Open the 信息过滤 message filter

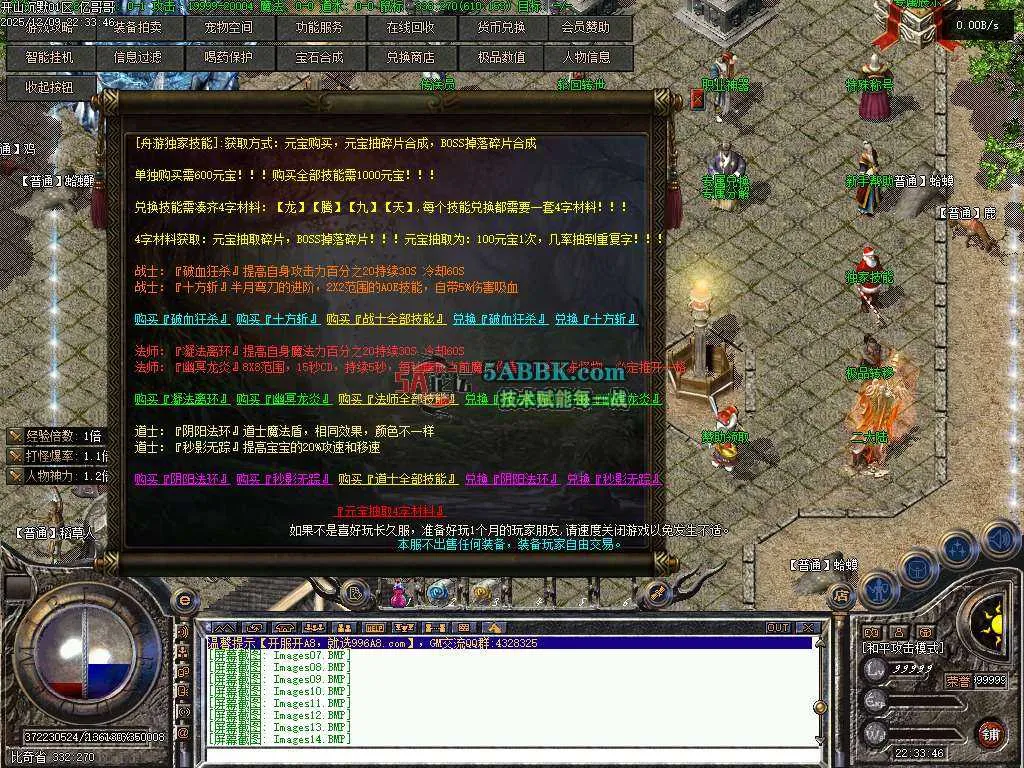(138, 57)
